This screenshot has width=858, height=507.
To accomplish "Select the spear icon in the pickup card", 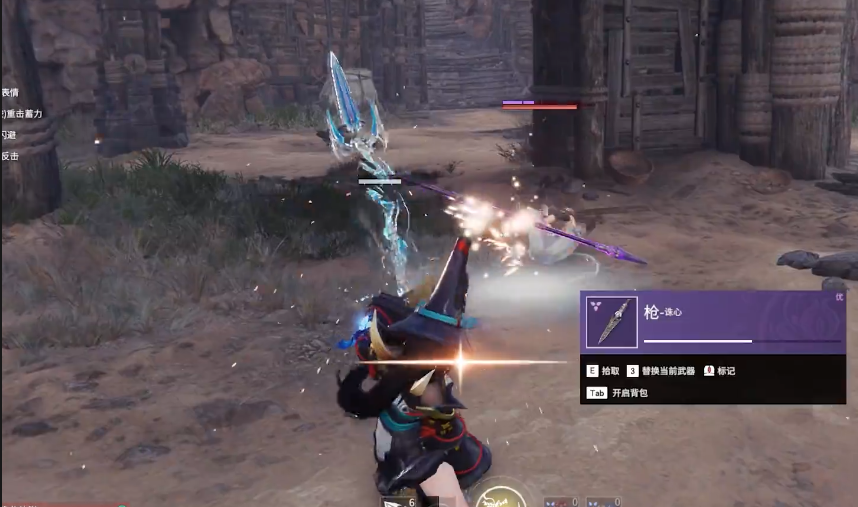I will 612,322.
